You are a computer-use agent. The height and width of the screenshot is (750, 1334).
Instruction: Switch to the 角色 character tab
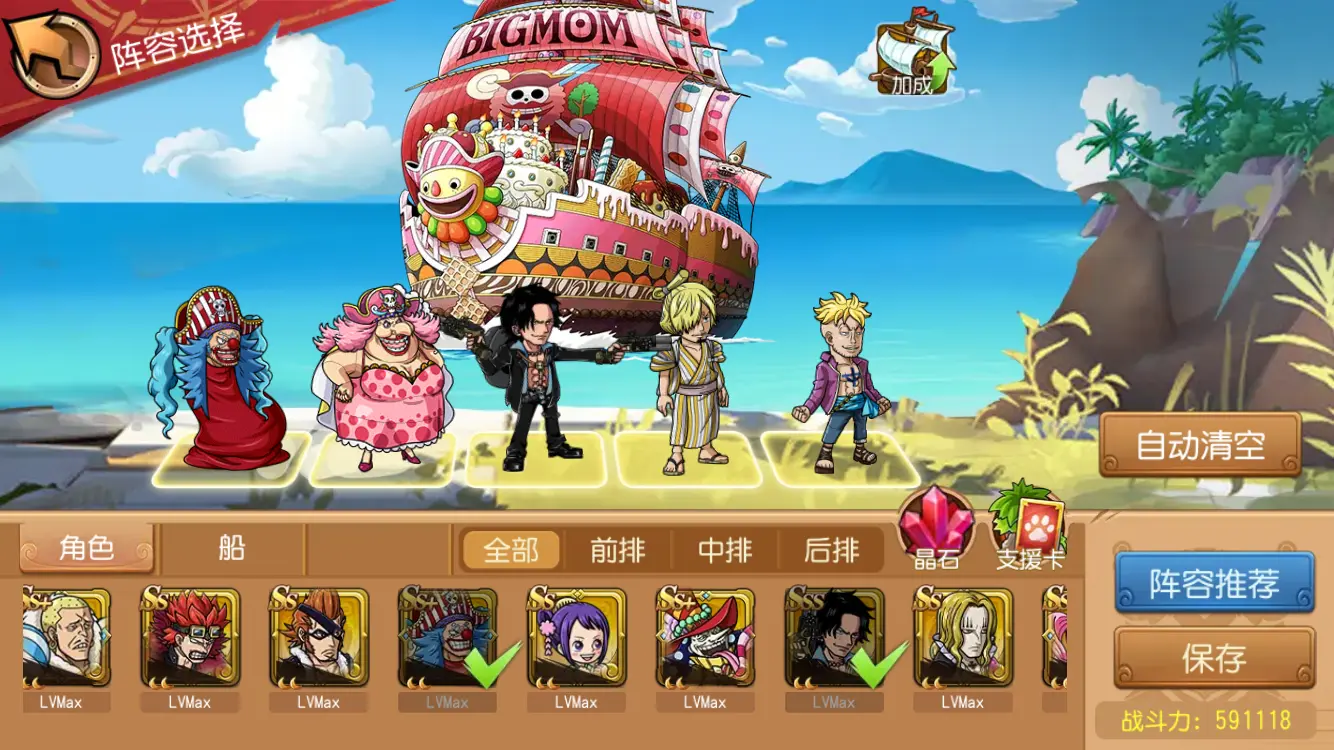(87, 549)
